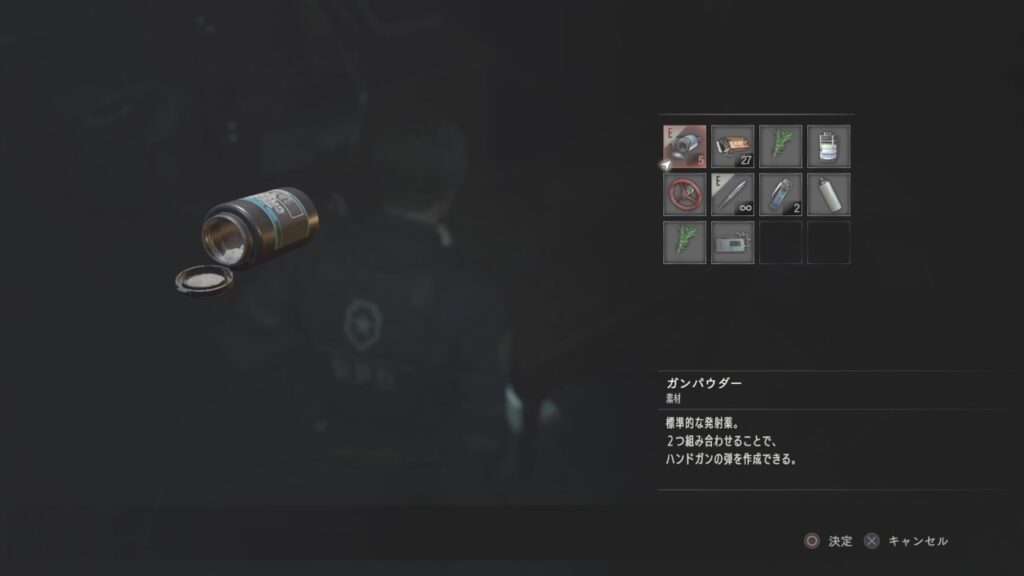Pick the blue flash grenade slot
The image size is (1024, 576).
(781, 194)
